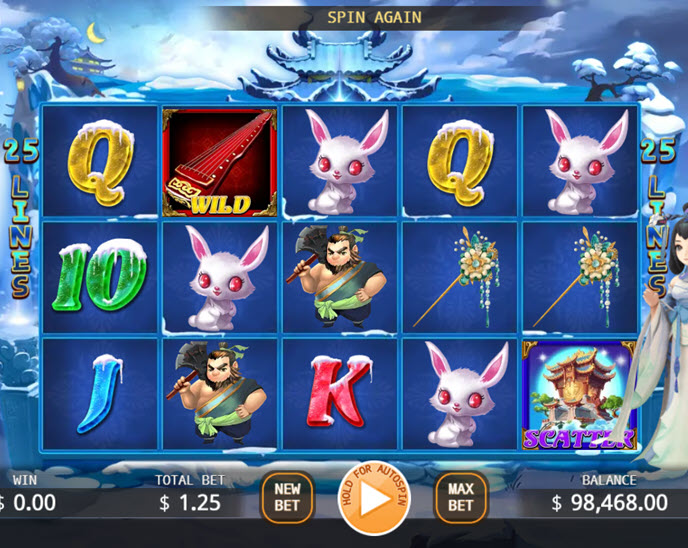This screenshot has width=688, height=548.
Task: Select the NEW BET button
Action: [x=288, y=497]
